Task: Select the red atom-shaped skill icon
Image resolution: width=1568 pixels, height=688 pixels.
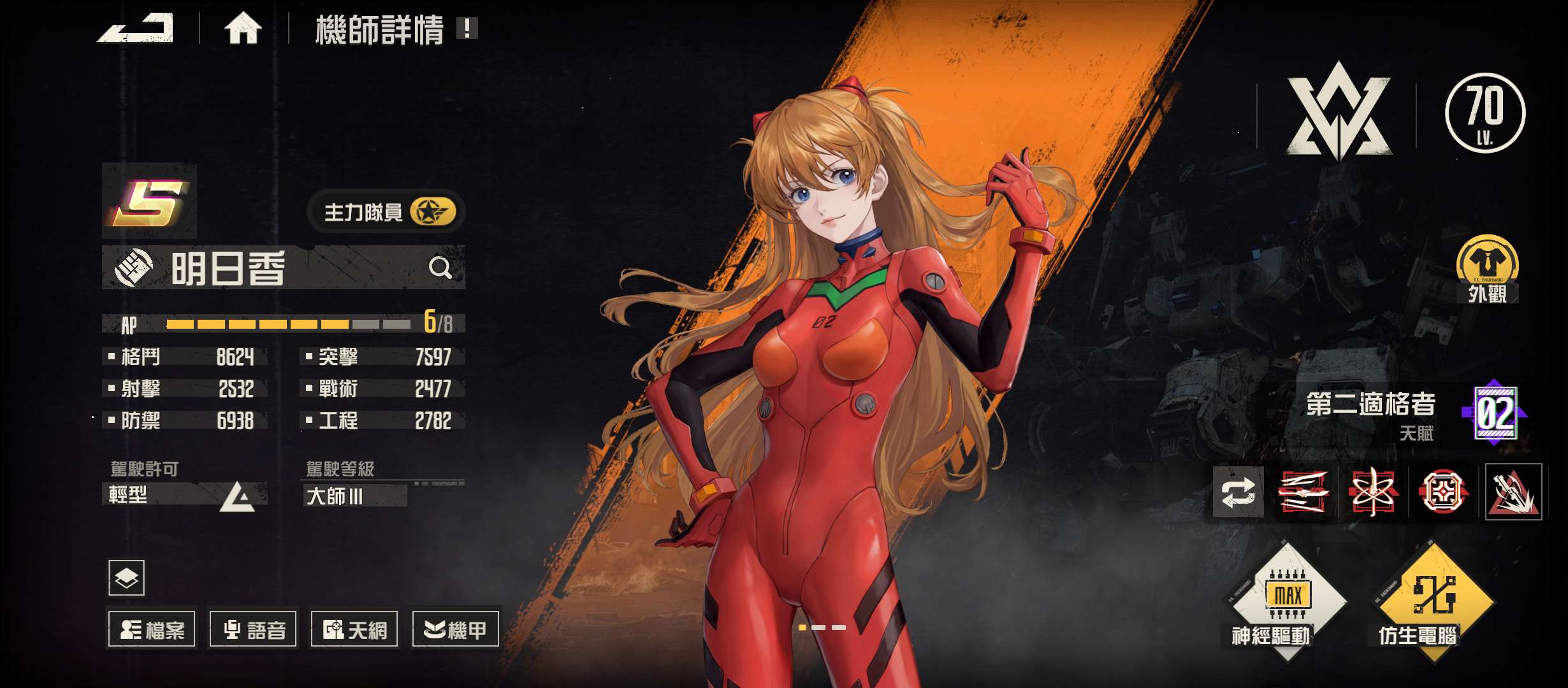Action: [x=1373, y=492]
